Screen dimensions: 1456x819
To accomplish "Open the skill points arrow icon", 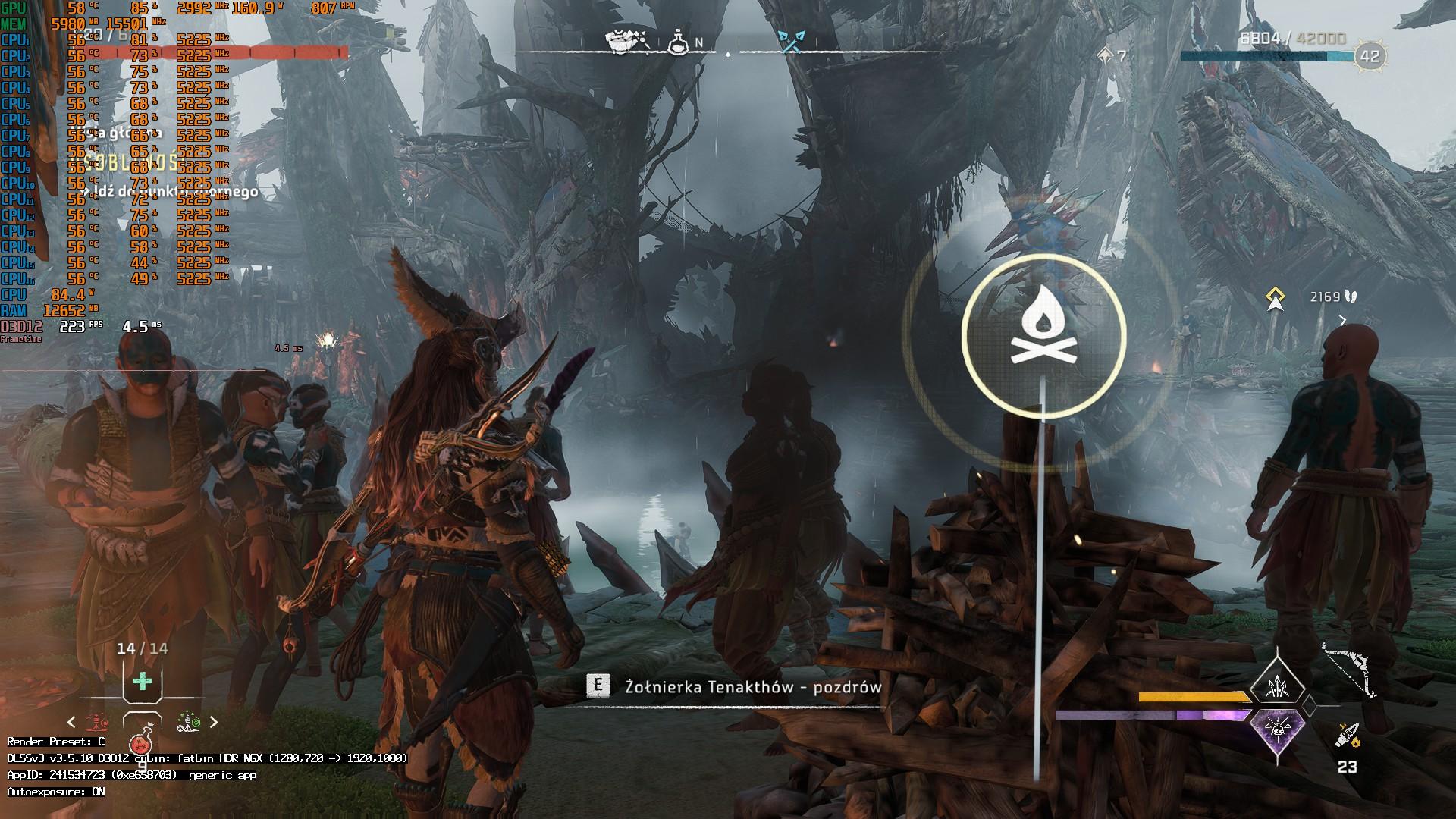I will click(x=1106, y=55).
